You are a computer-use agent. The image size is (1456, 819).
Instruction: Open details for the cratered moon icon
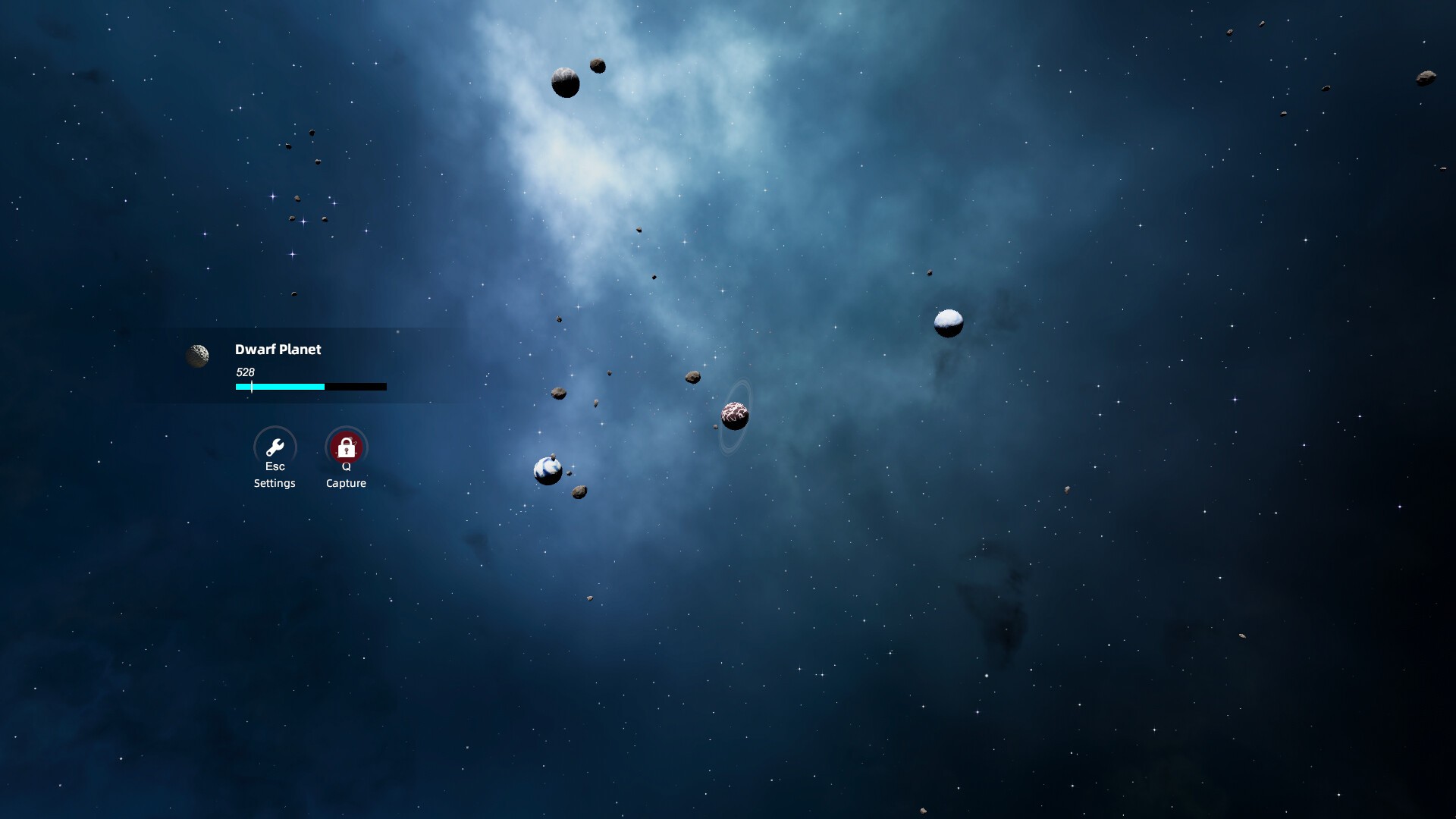coord(199,356)
